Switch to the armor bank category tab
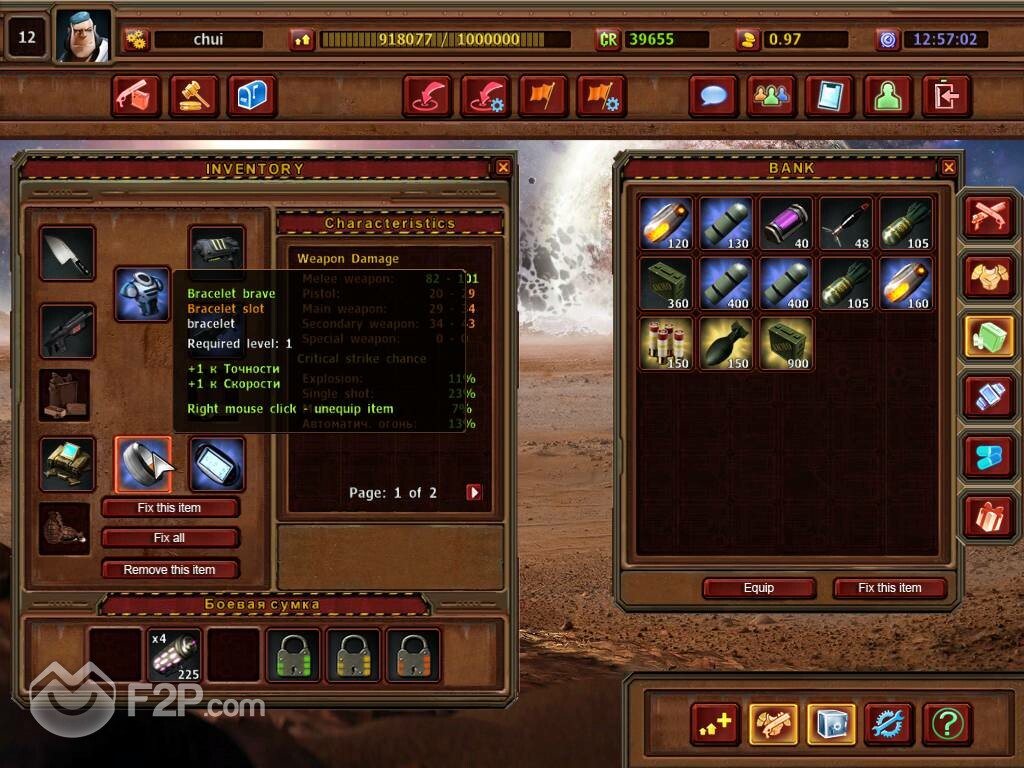This screenshot has height=768, width=1024. coord(990,276)
